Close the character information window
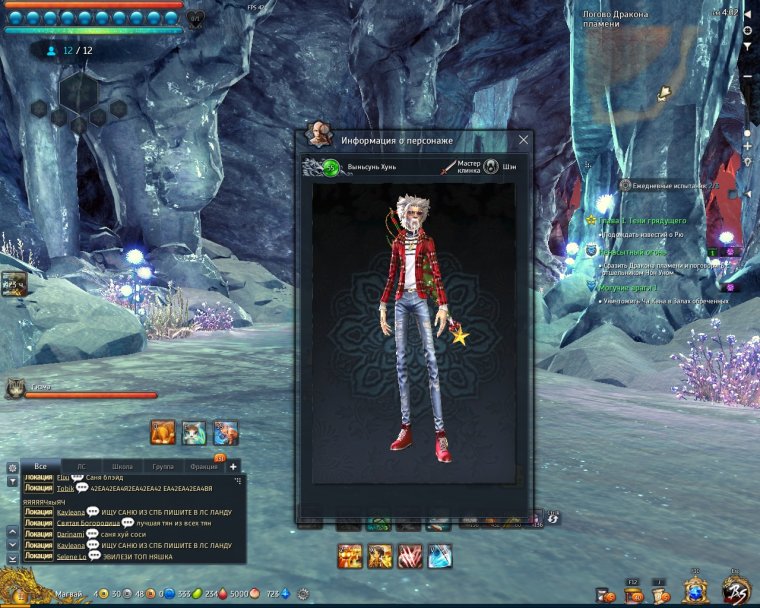This screenshot has width=760, height=608. click(523, 140)
